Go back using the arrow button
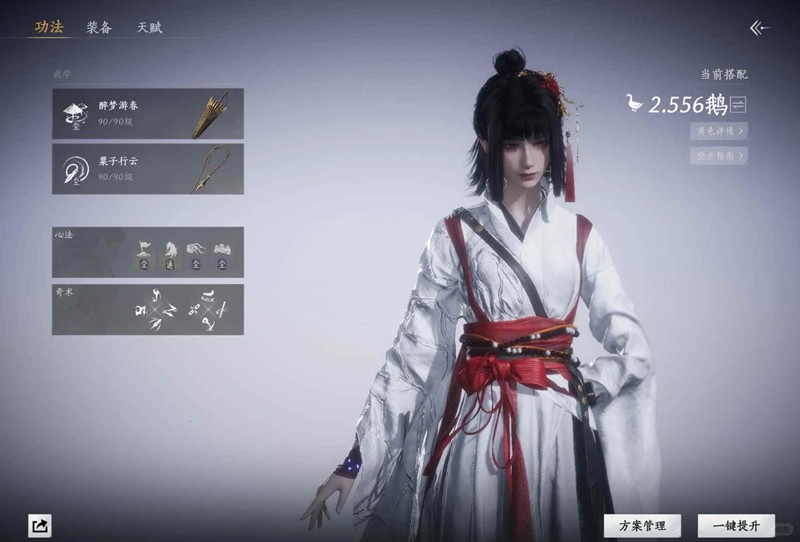 [x=760, y=28]
